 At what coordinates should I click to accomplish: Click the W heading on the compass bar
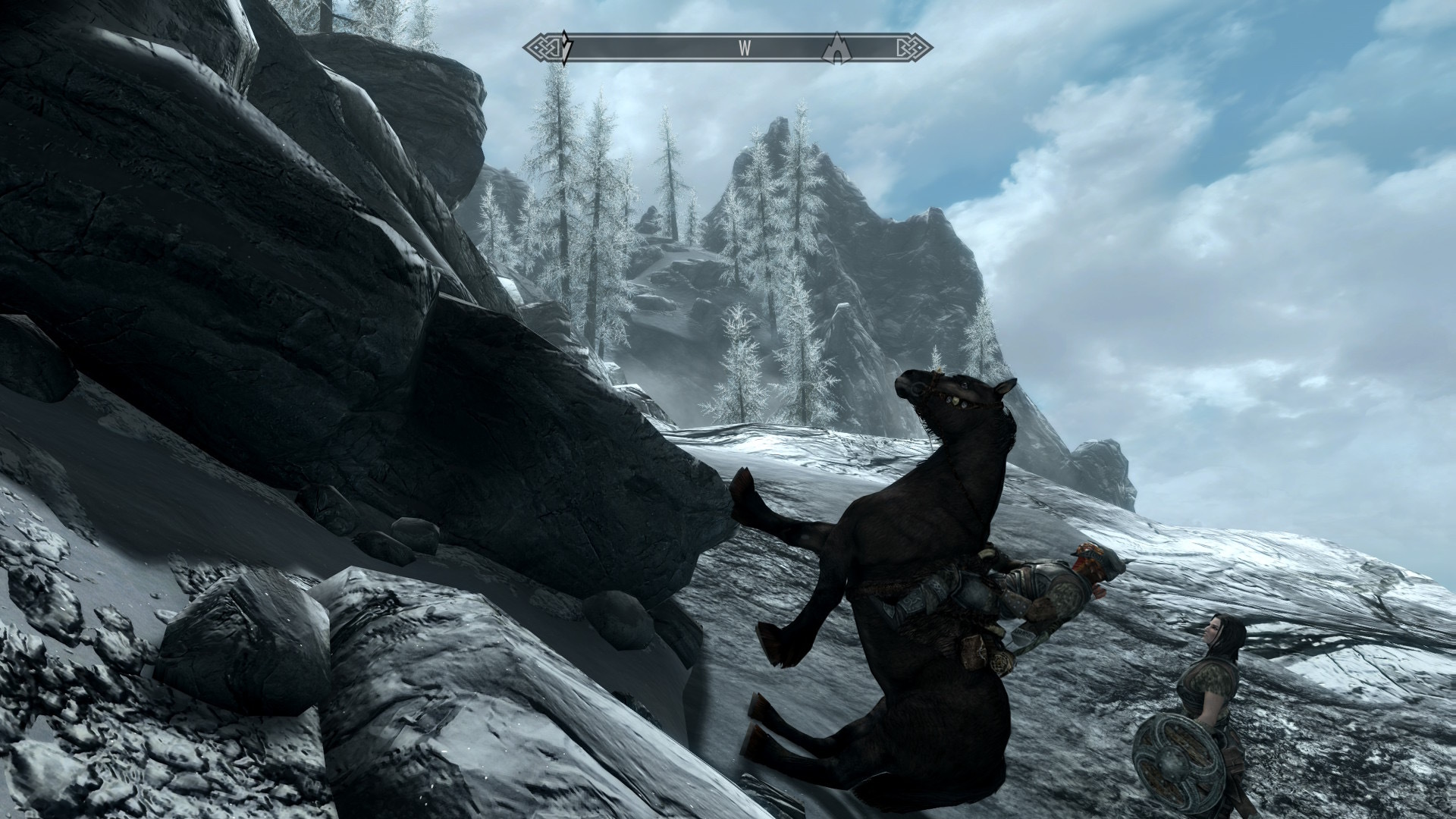point(745,49)
